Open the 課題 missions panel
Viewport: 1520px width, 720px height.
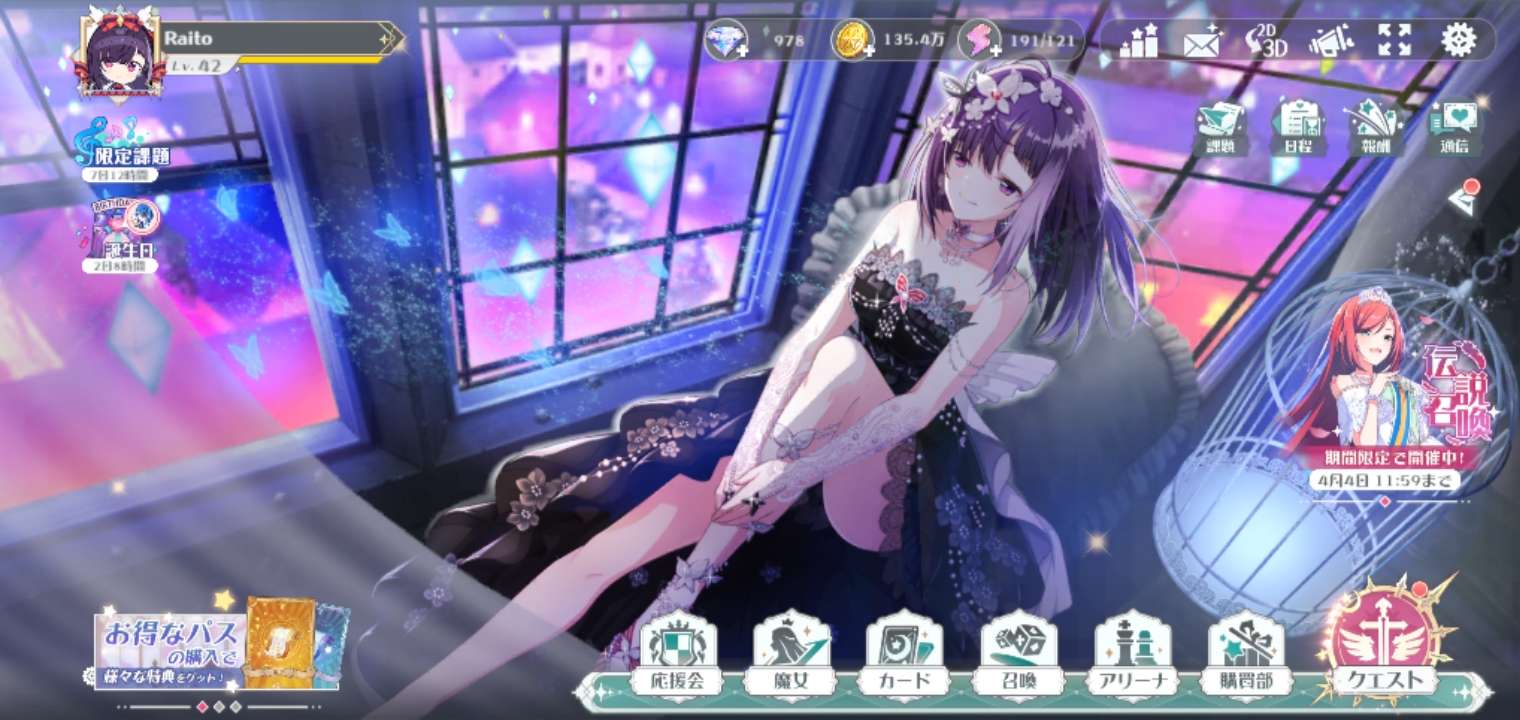coord(1220,128)
